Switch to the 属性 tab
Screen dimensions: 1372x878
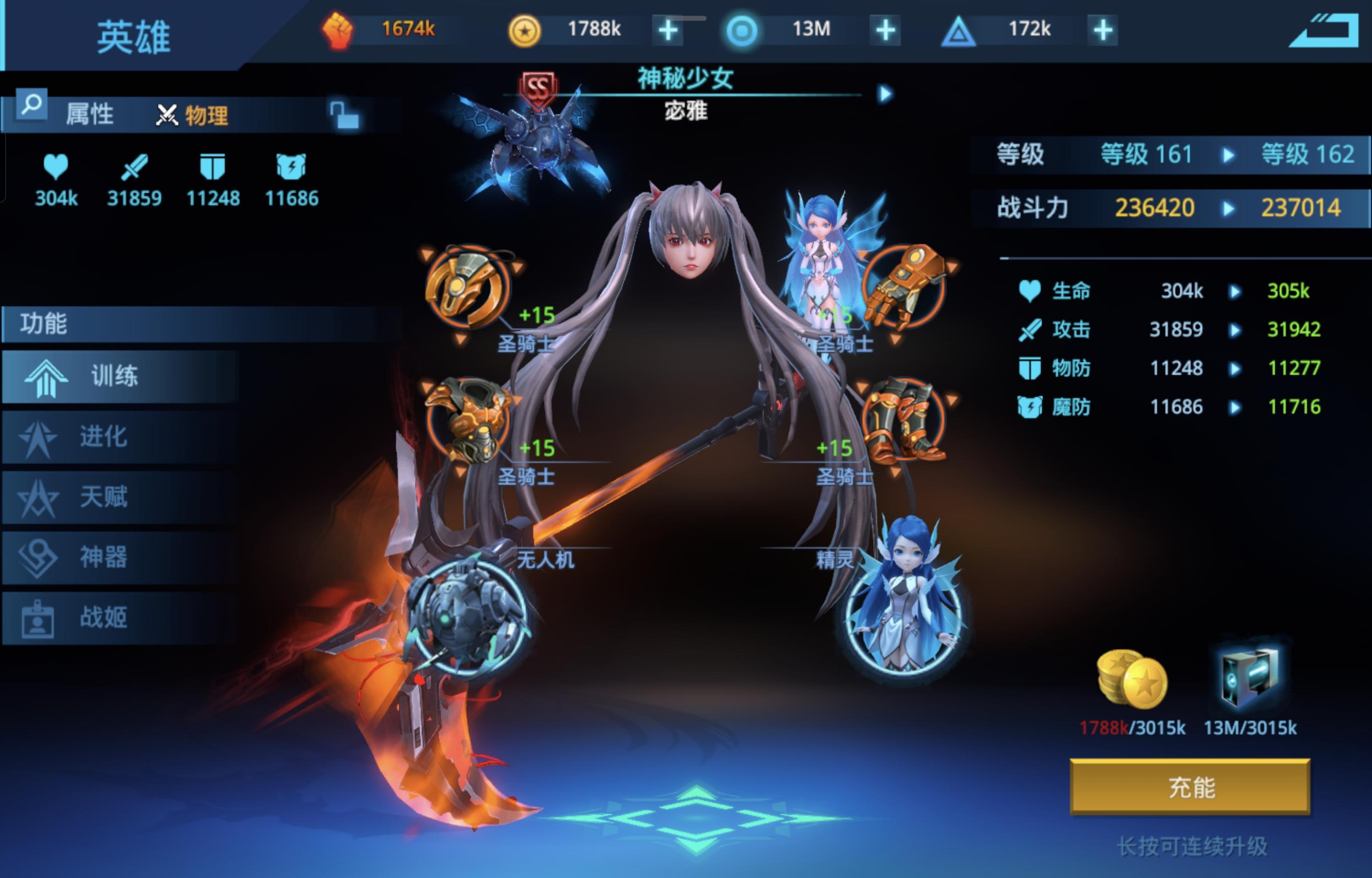point(91,114)
